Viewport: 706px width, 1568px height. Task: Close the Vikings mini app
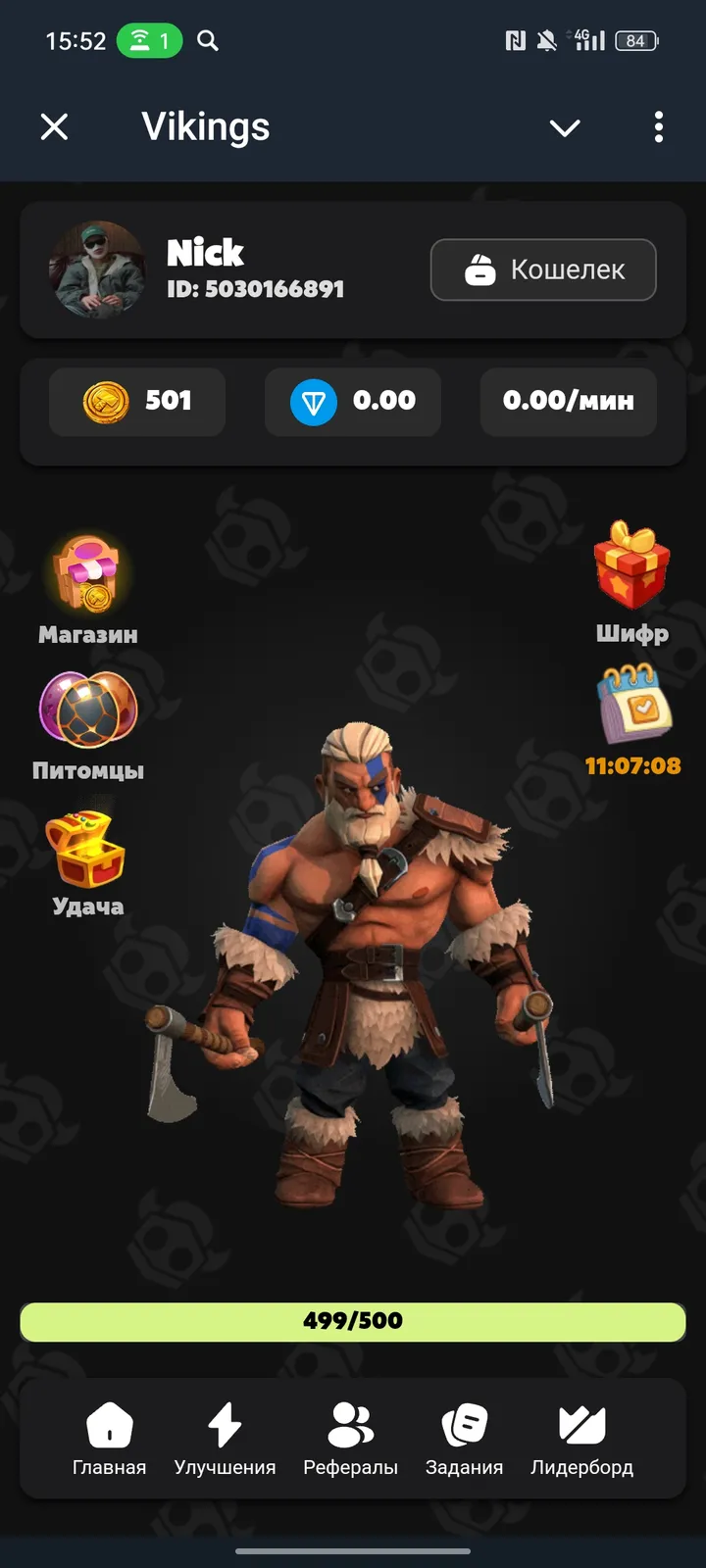click(55, 126)
